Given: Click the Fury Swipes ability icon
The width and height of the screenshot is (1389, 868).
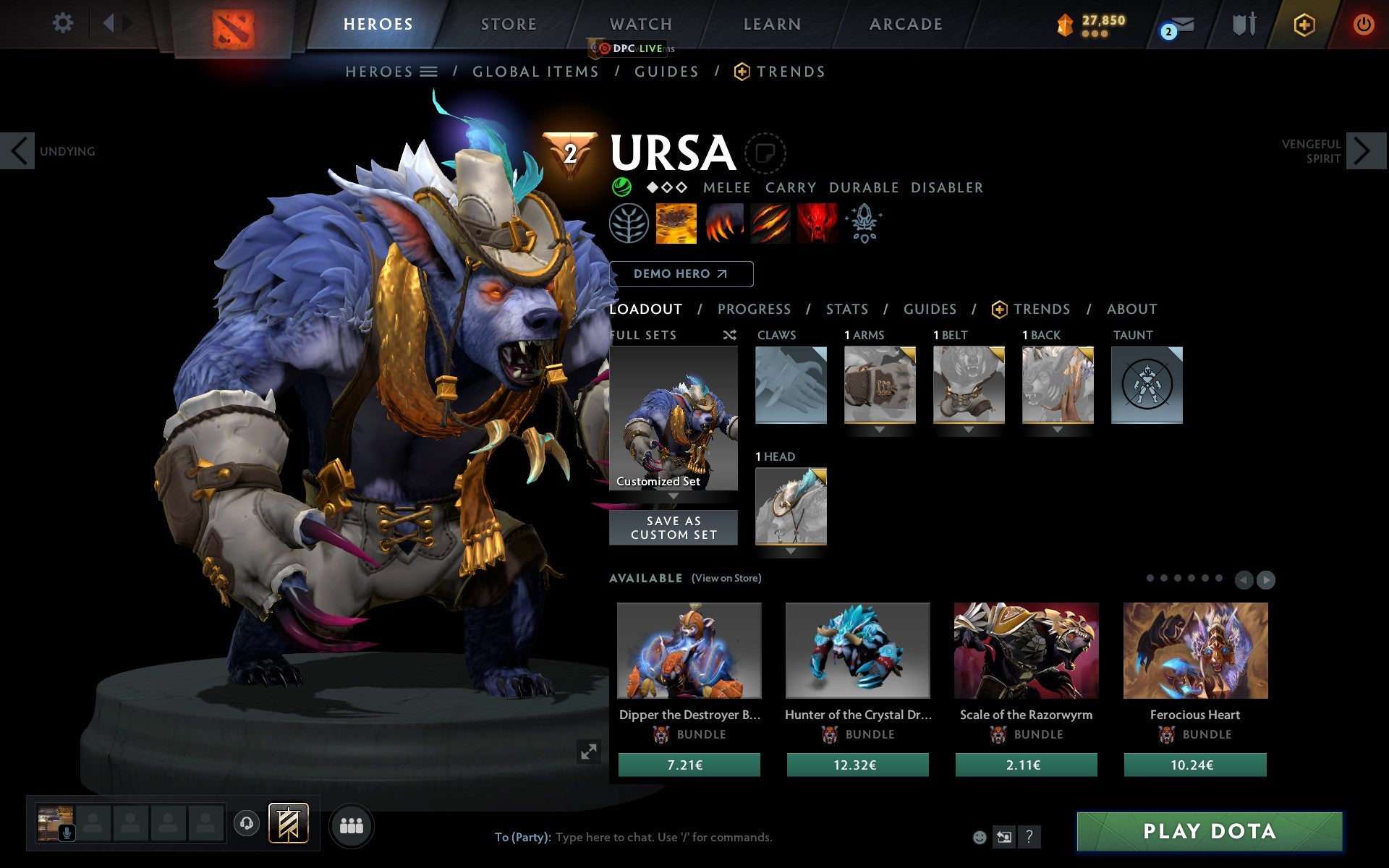Looking at the screenshot, I should [770, 224].
